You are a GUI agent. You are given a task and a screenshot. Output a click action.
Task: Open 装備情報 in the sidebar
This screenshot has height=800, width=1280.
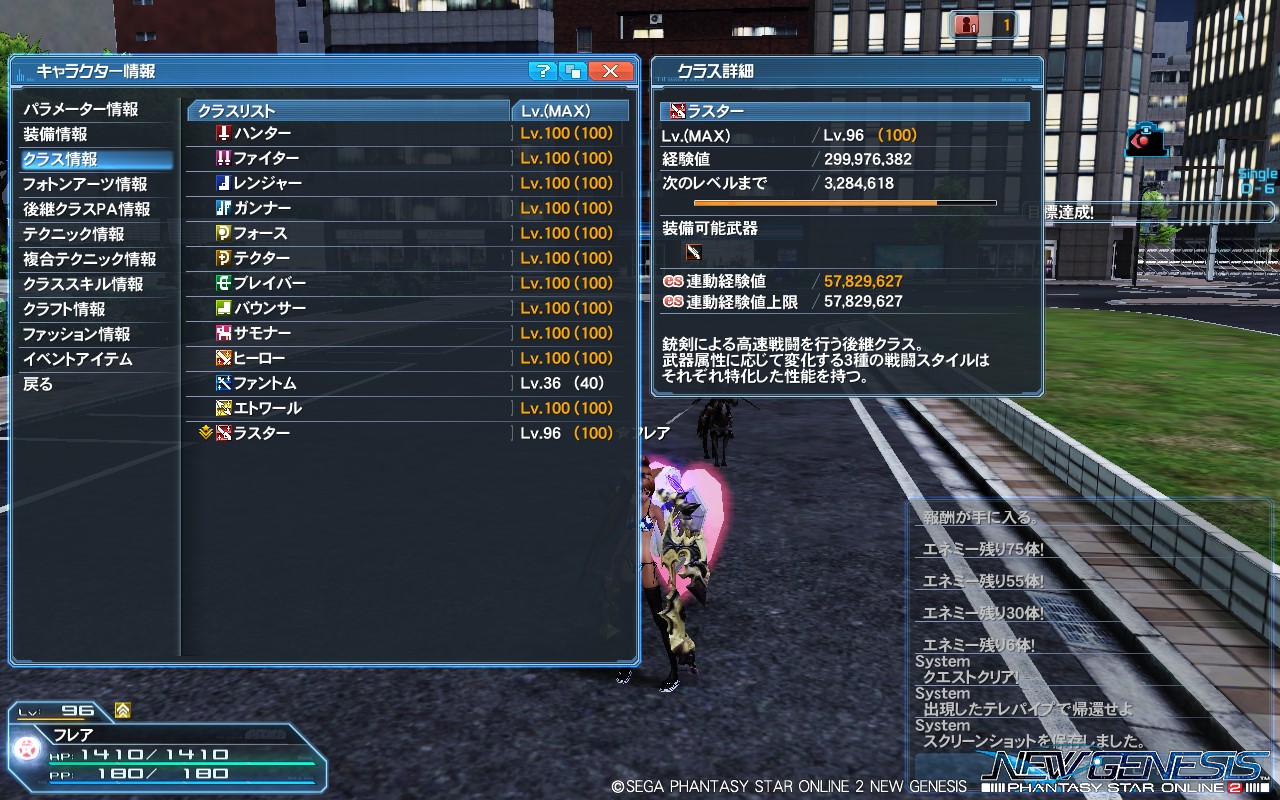coord(57,134)
